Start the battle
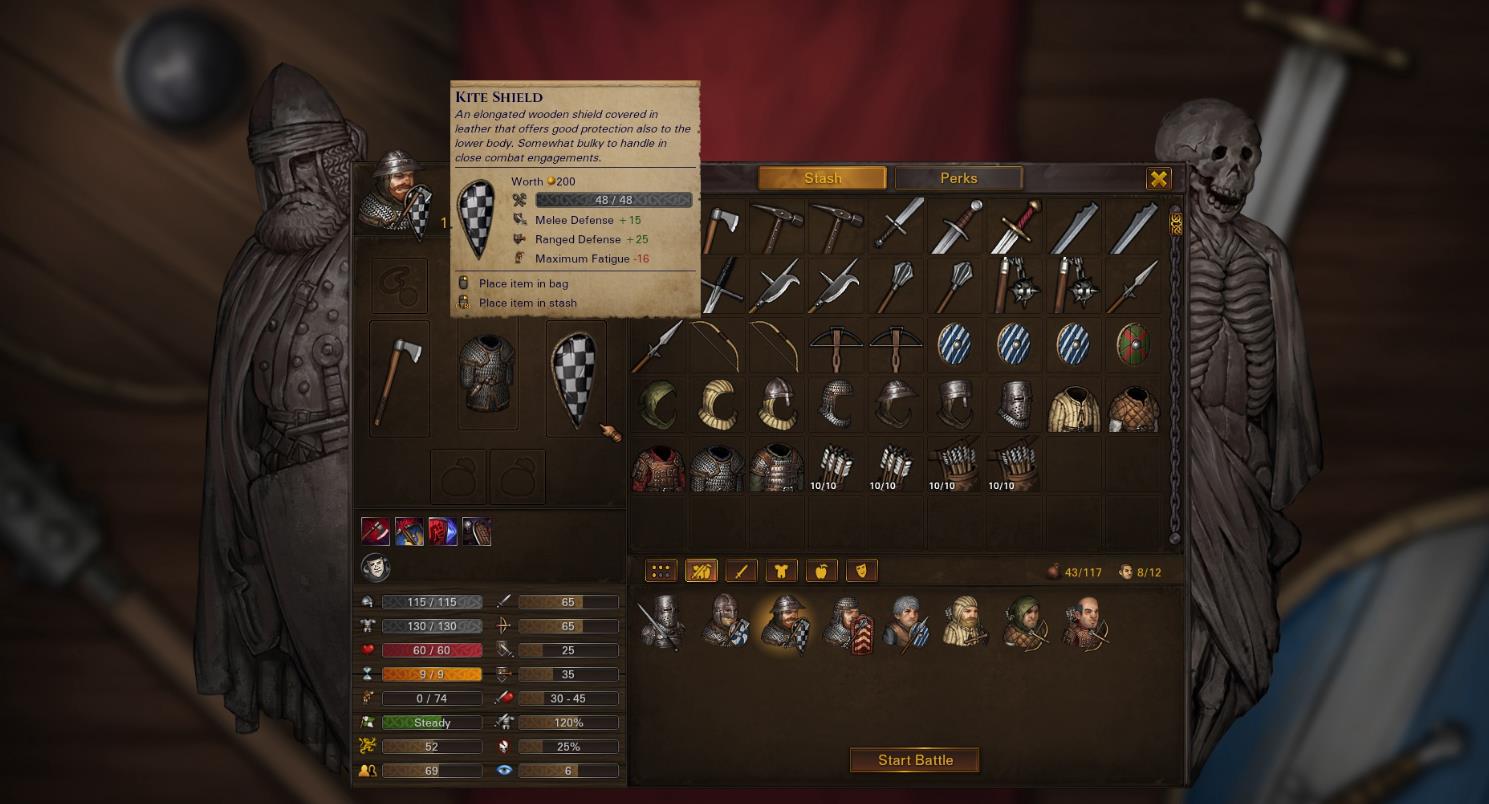Screen dimensions: 1489x804 click(914, 760)
